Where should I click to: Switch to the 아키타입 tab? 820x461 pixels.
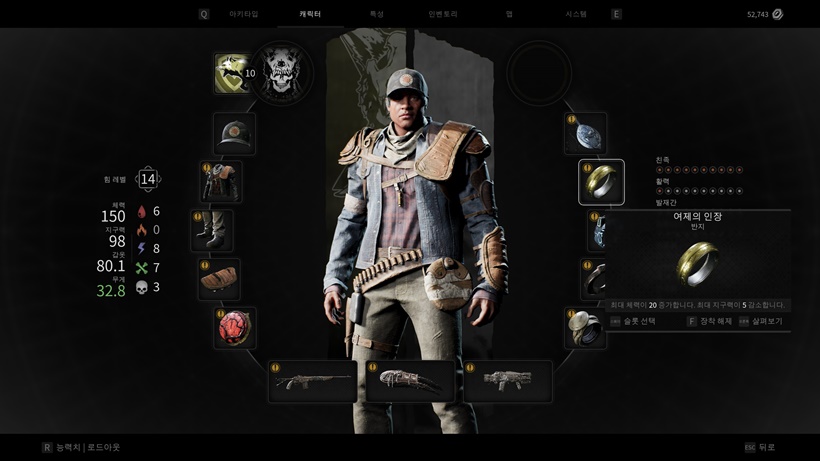243,14
